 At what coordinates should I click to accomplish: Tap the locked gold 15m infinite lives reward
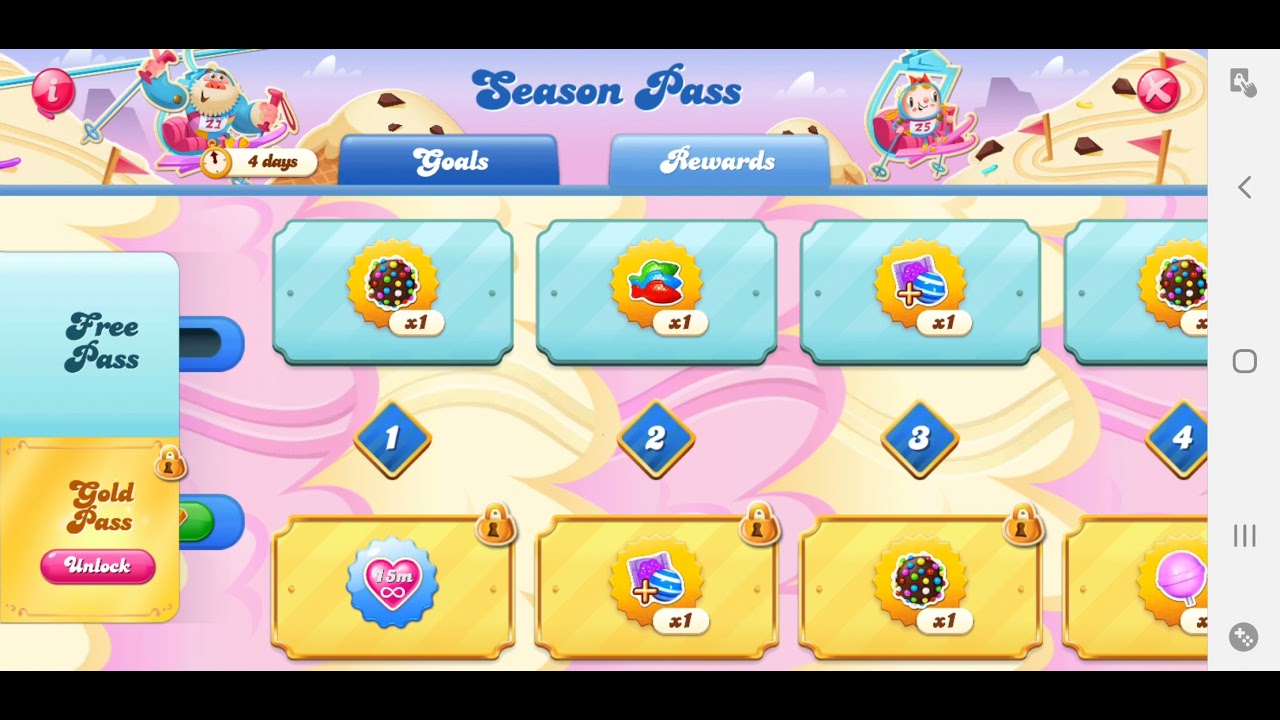coord(393,587)
